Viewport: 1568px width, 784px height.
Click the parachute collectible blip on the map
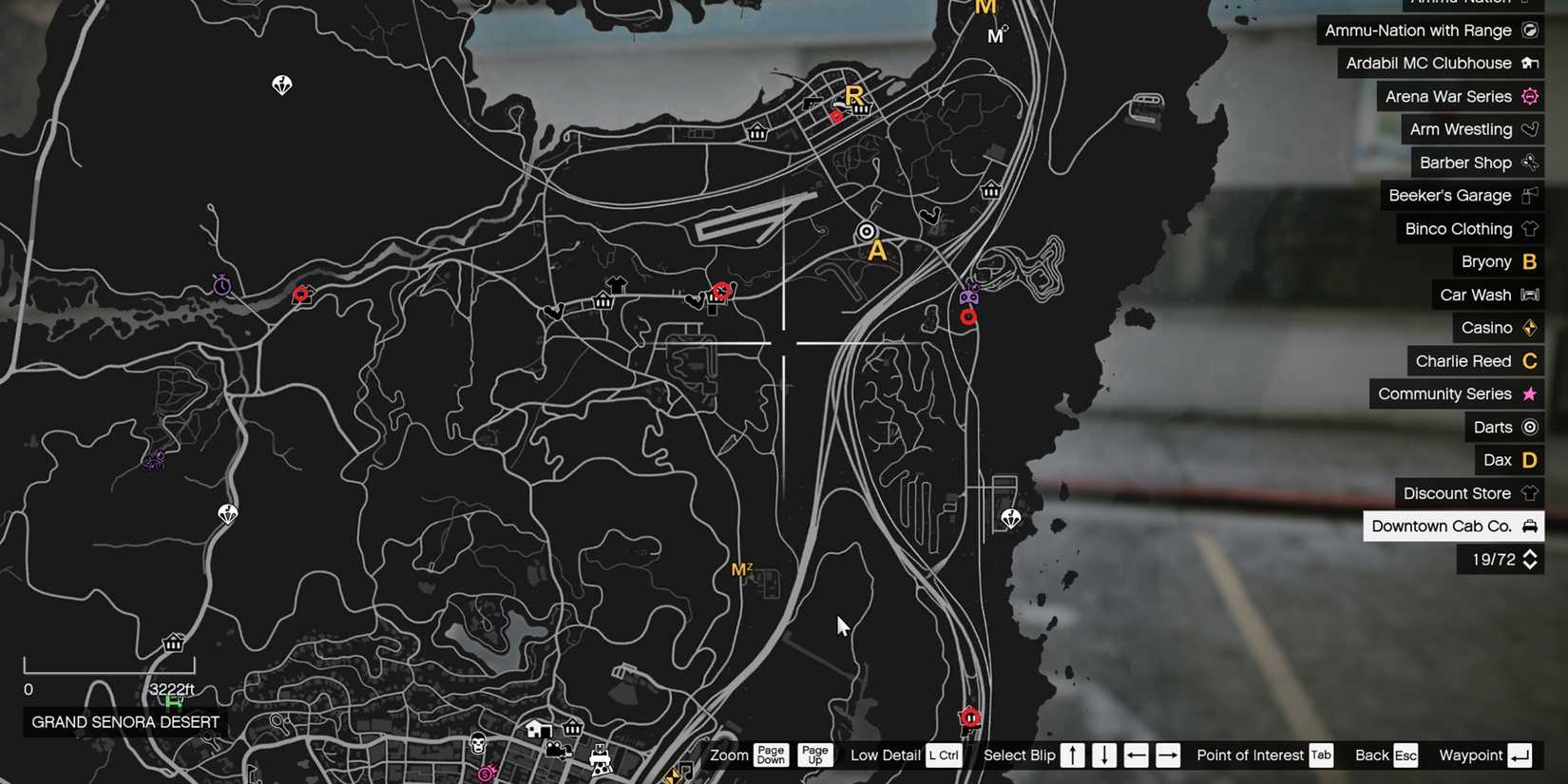[281, 86]
